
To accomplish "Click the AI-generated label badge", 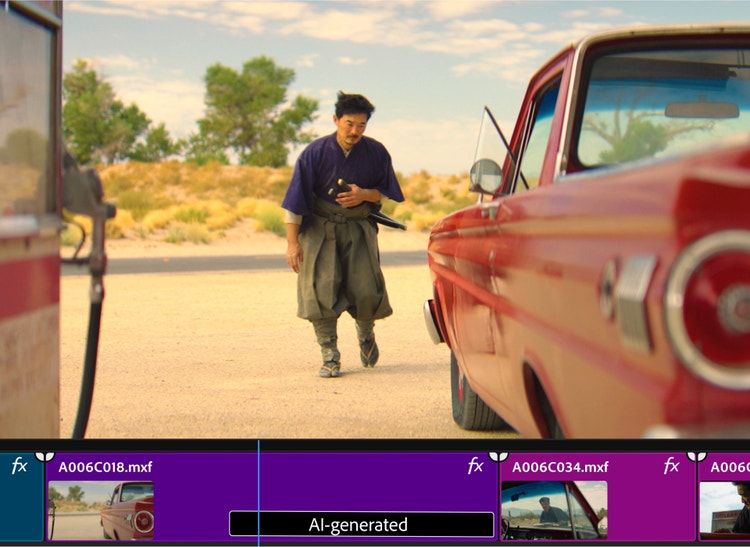I will click(361, 524).
